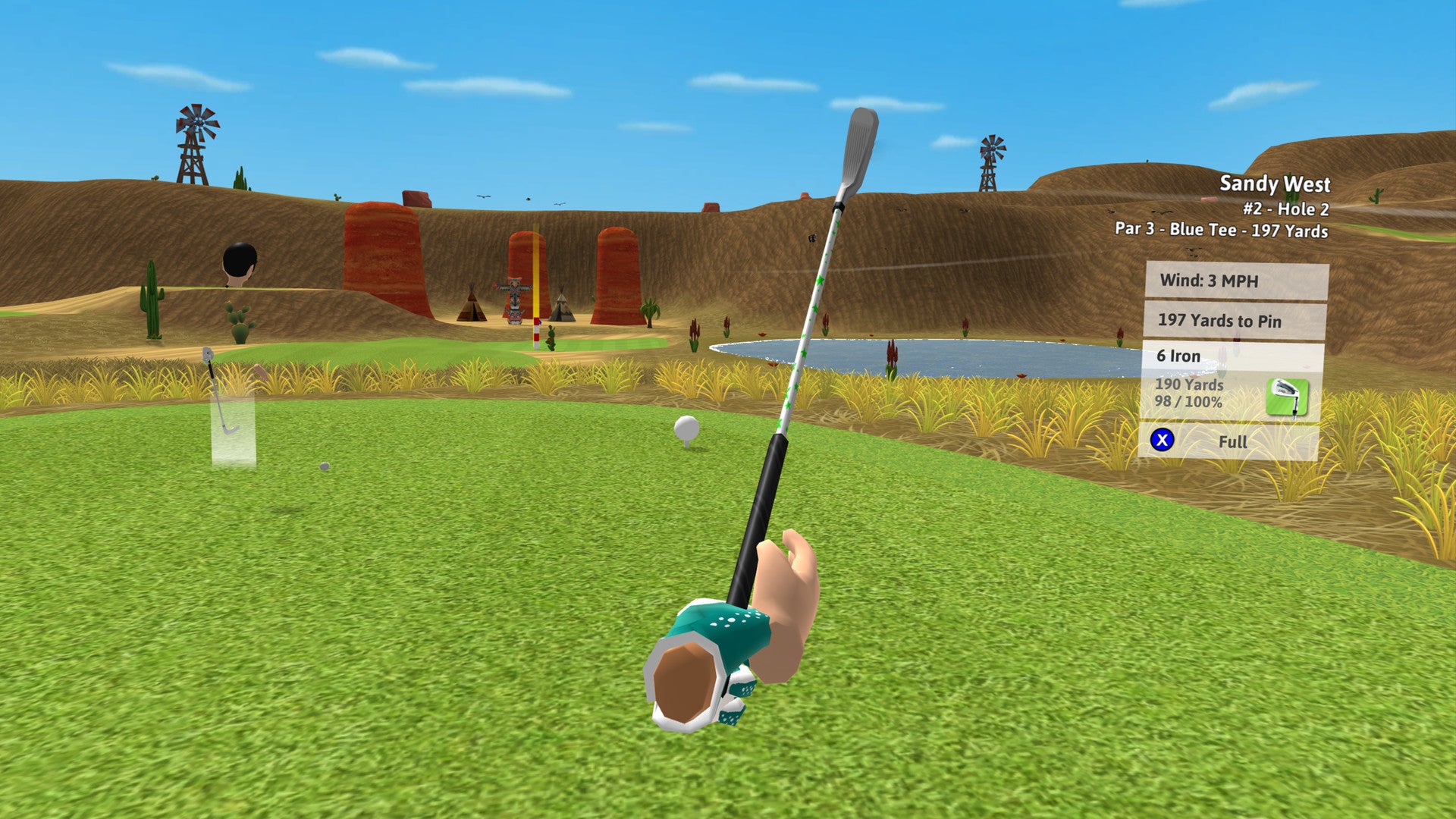1456x819 pixels.
Task: Open the Full swing type selector
Action: tap(1234, 442)
